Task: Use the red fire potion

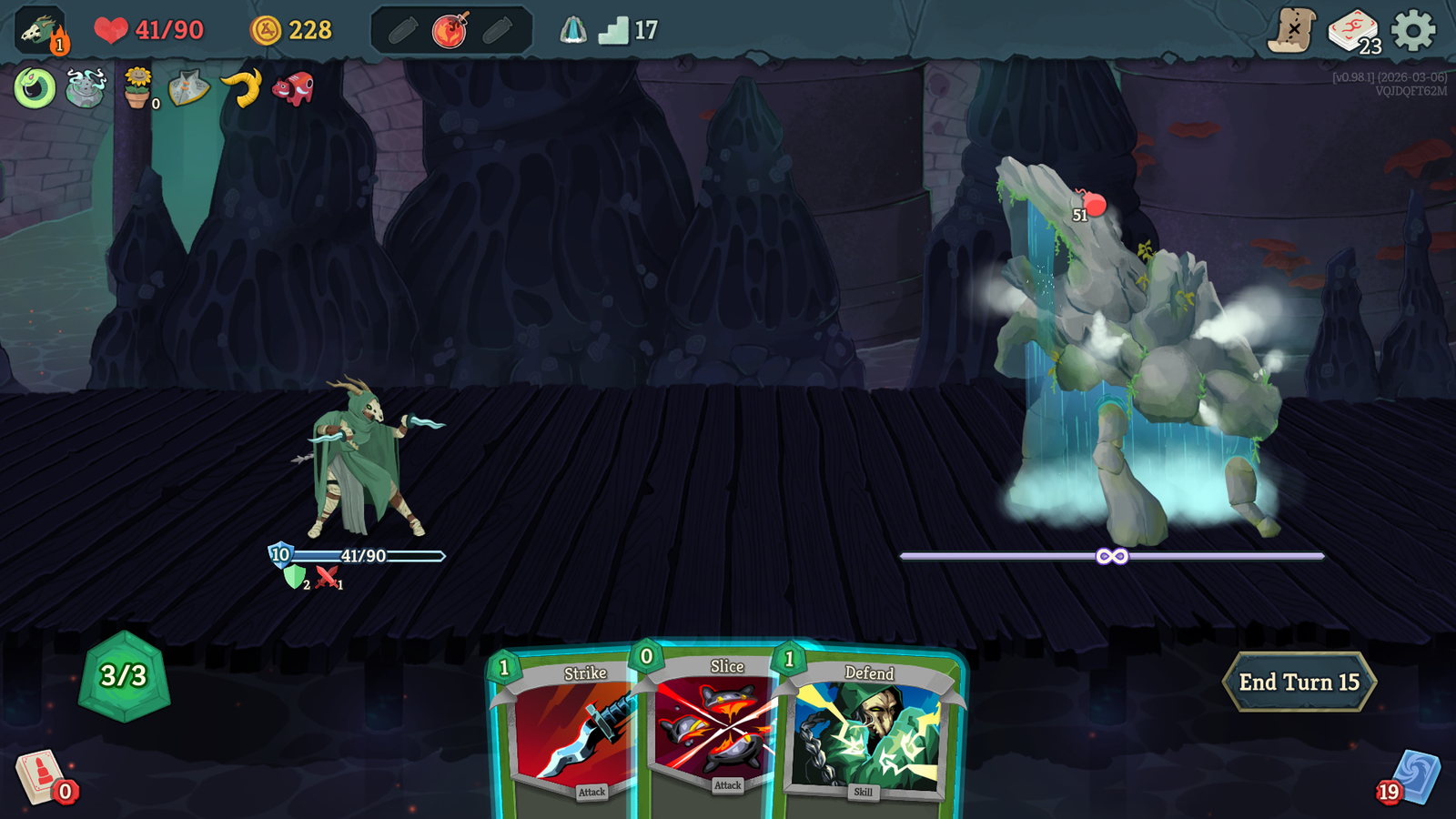Action: [450, 31]
